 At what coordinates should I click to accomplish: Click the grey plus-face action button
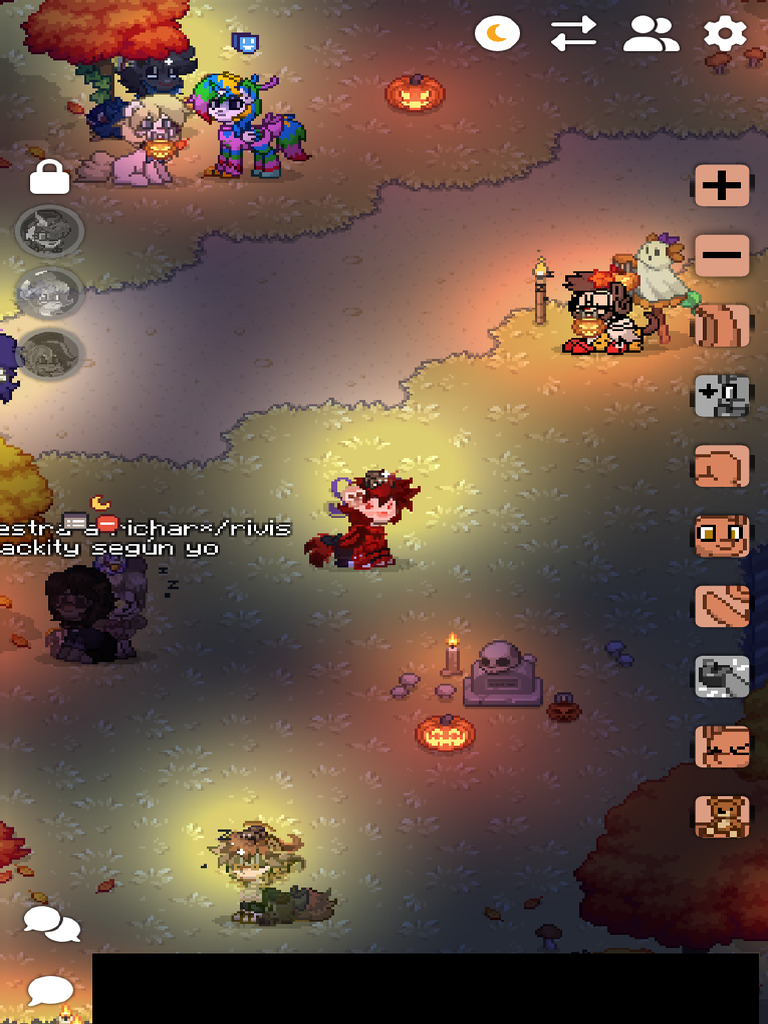coord(722,396)
